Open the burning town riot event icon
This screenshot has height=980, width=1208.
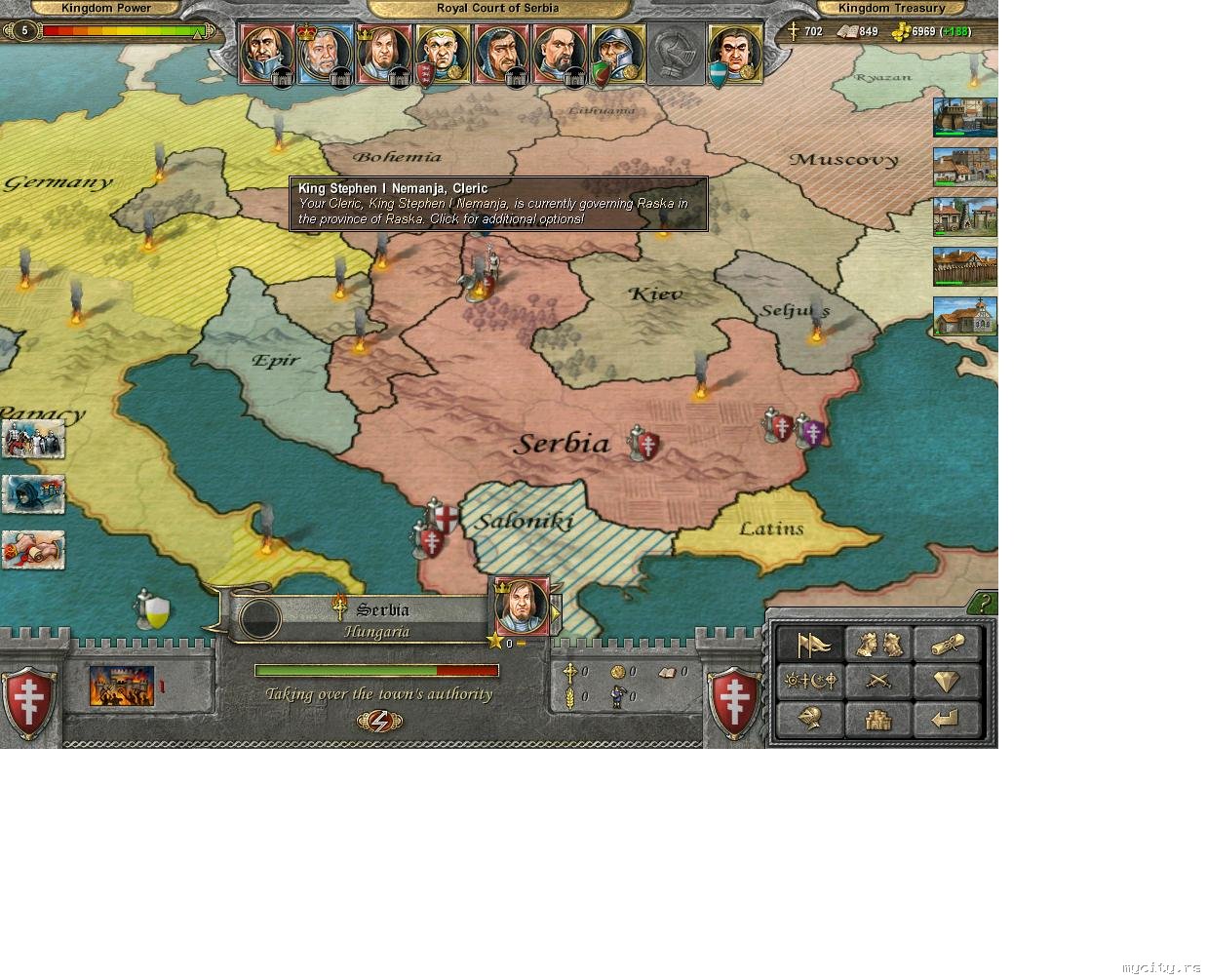point(122,686)
